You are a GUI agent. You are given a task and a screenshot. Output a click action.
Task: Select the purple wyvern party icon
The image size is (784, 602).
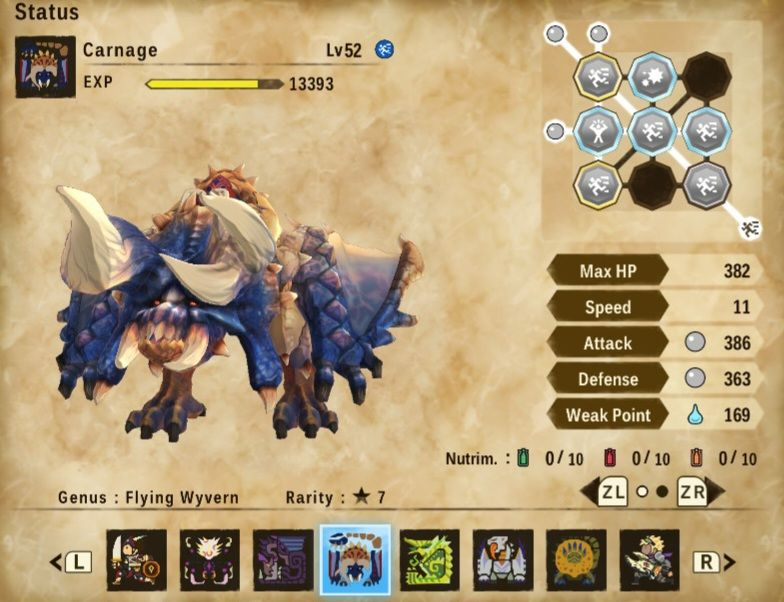283,559
